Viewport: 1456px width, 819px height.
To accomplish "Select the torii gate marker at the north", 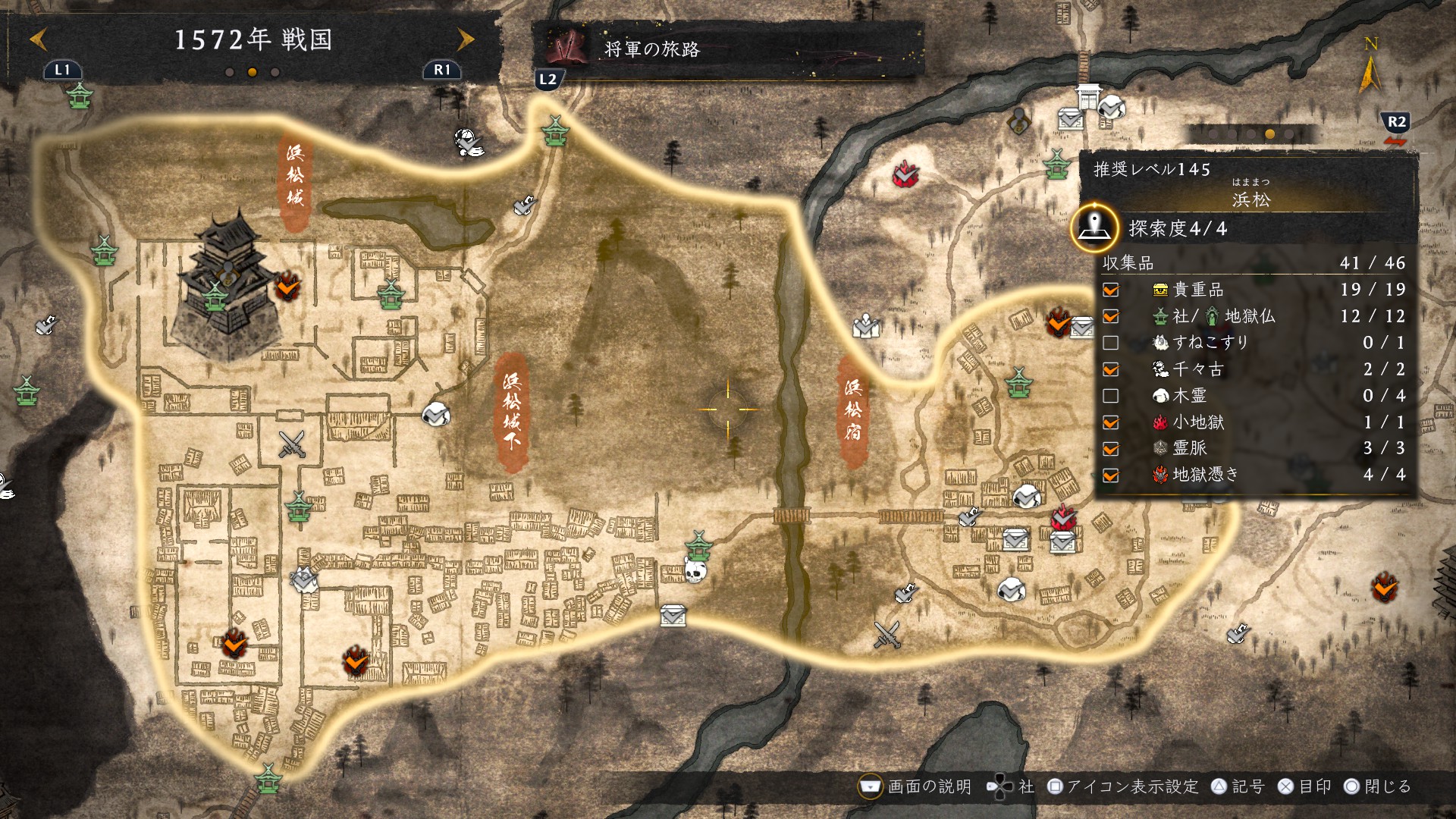I will pyautogui.click(x=1088, y=97).
